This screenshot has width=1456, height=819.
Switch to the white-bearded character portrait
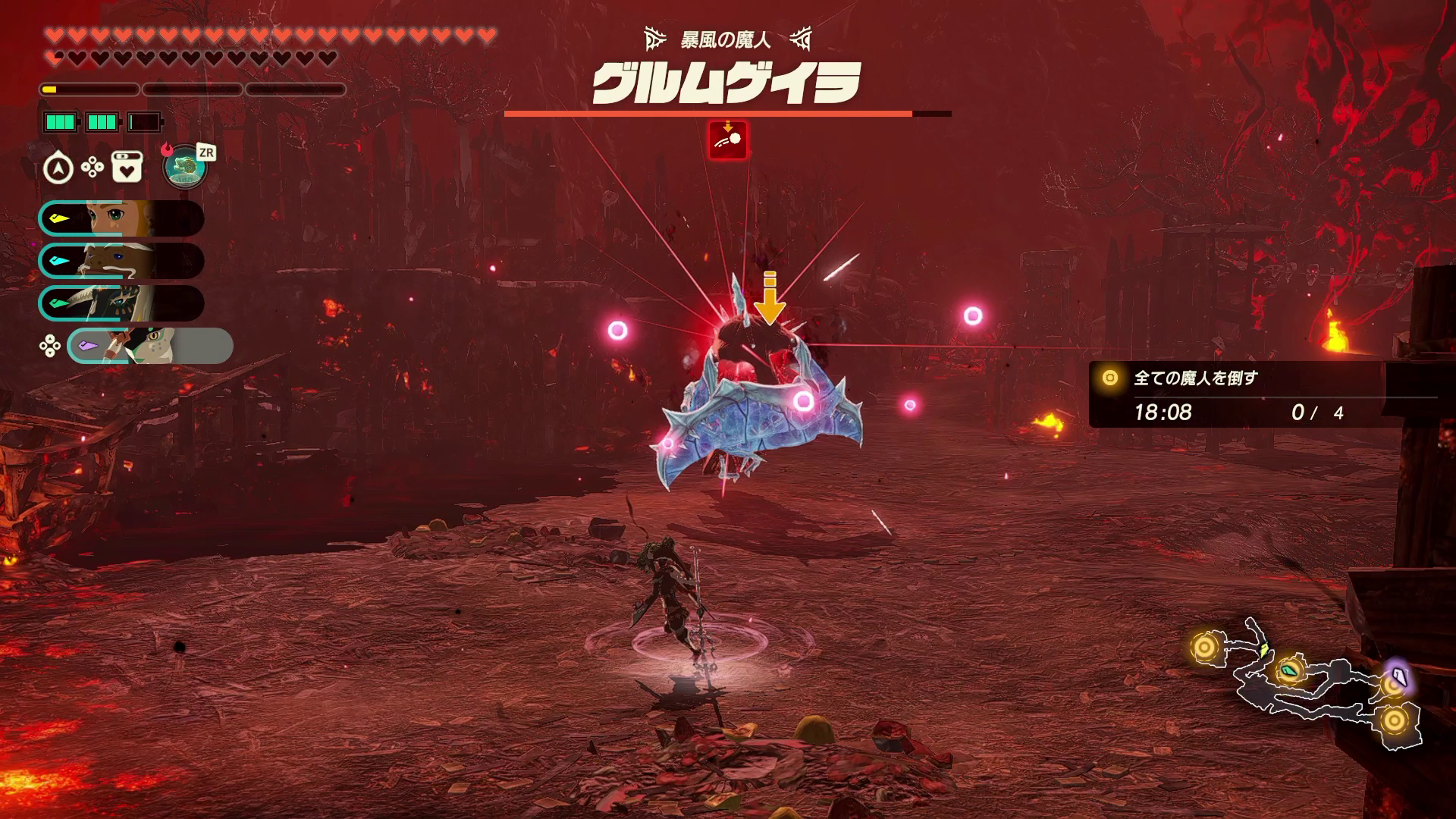pos(121,262)
